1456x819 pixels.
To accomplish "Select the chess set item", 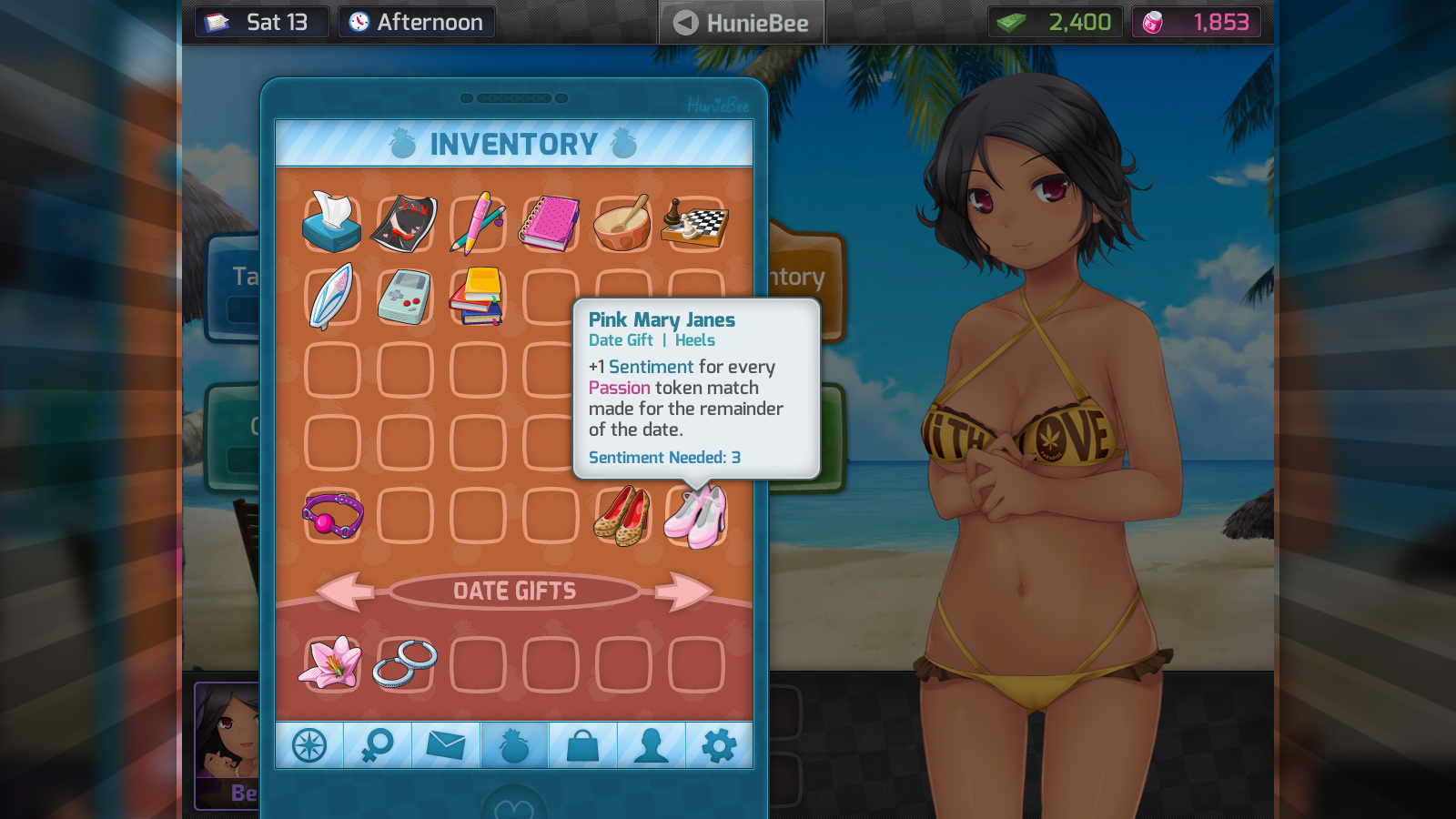I will [x=695, y=221].
